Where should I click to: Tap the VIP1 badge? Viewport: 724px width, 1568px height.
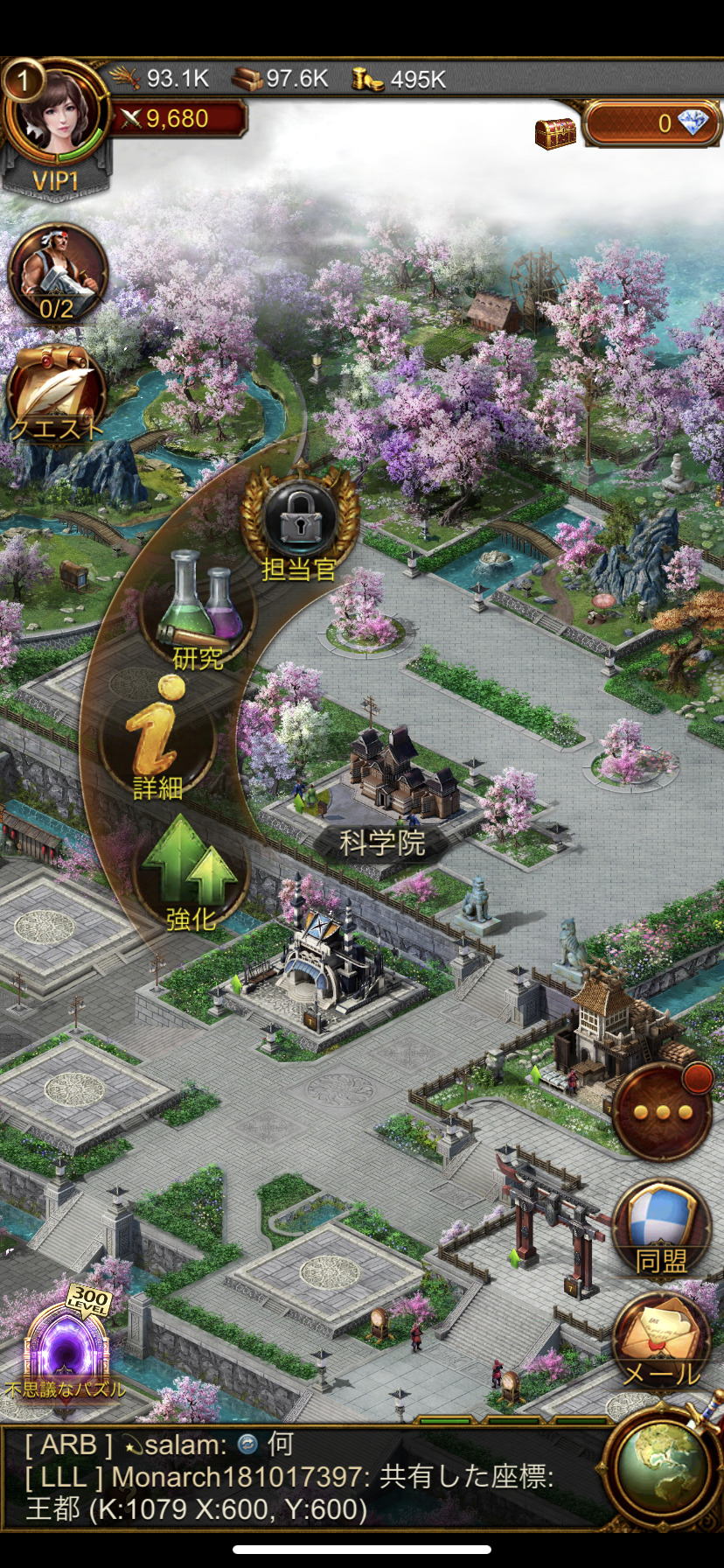56,181
